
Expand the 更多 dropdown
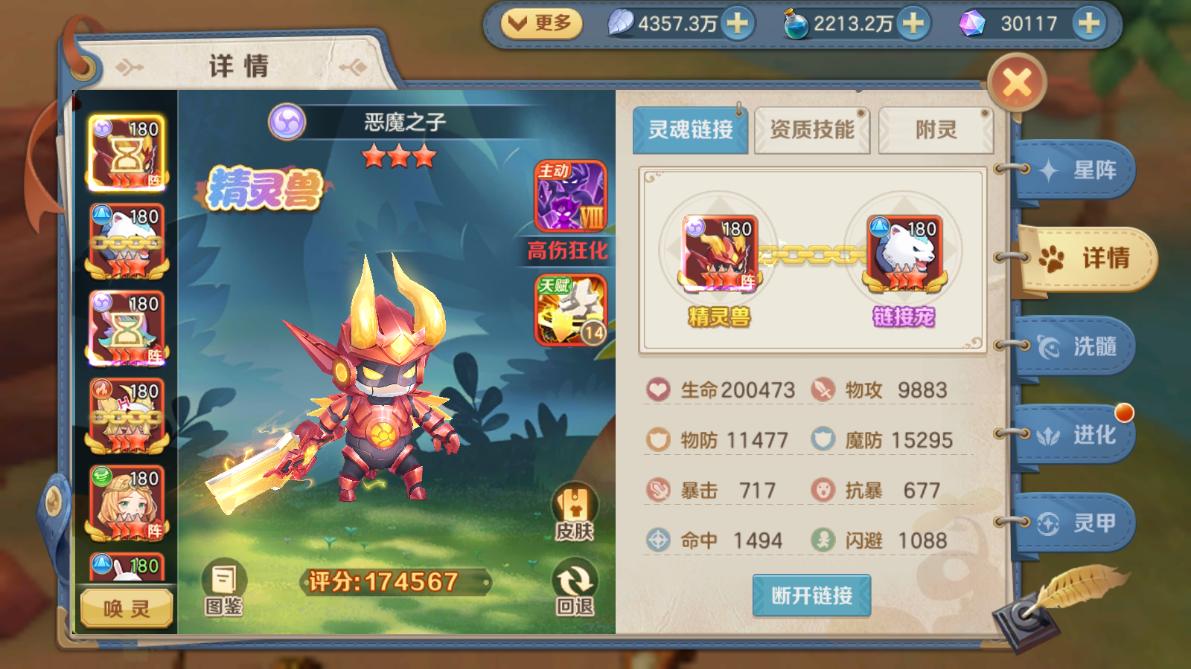(x=541, y=22)
